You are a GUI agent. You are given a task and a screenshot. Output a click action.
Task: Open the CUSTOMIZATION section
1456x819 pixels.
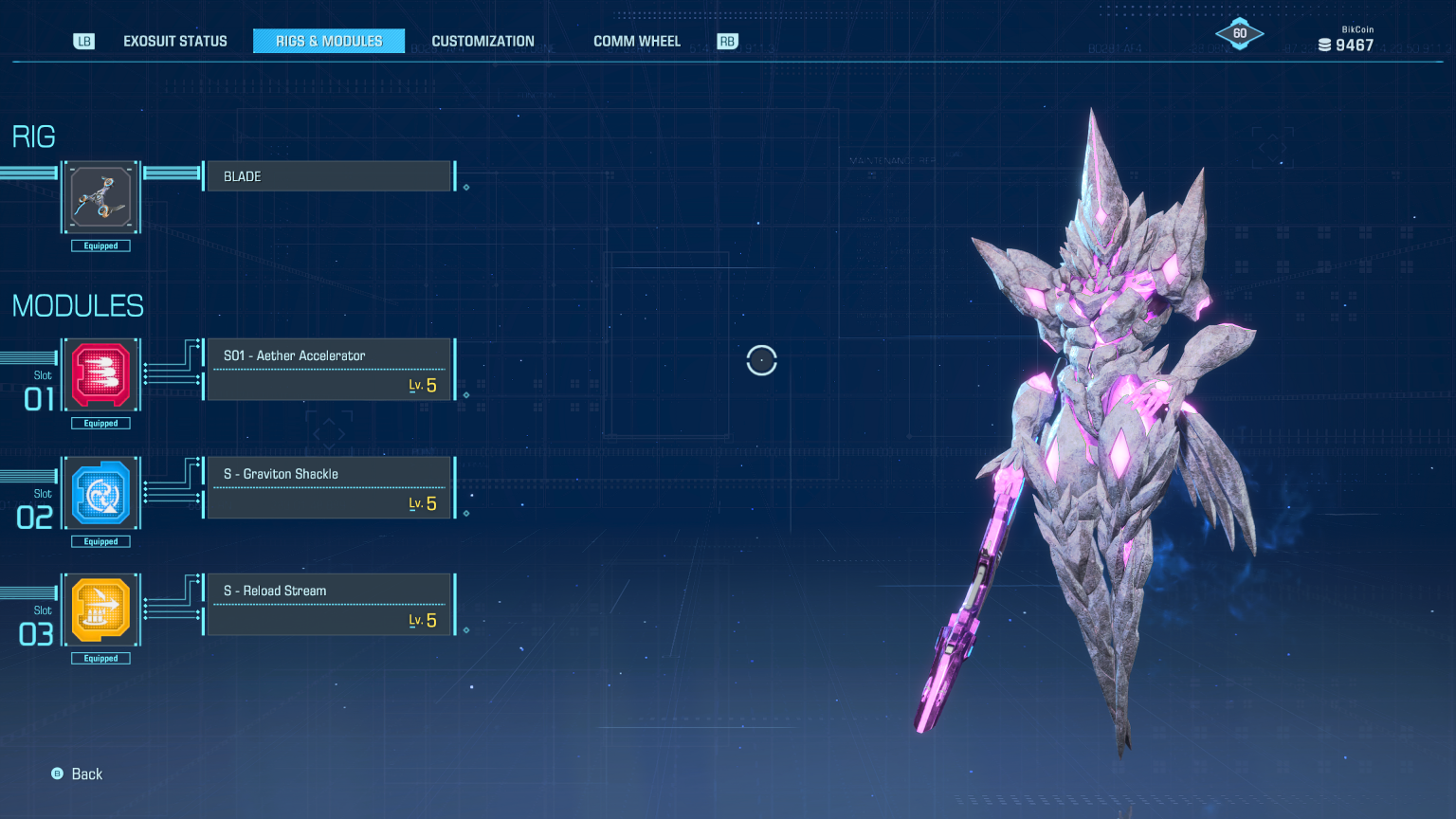[482, 41]
